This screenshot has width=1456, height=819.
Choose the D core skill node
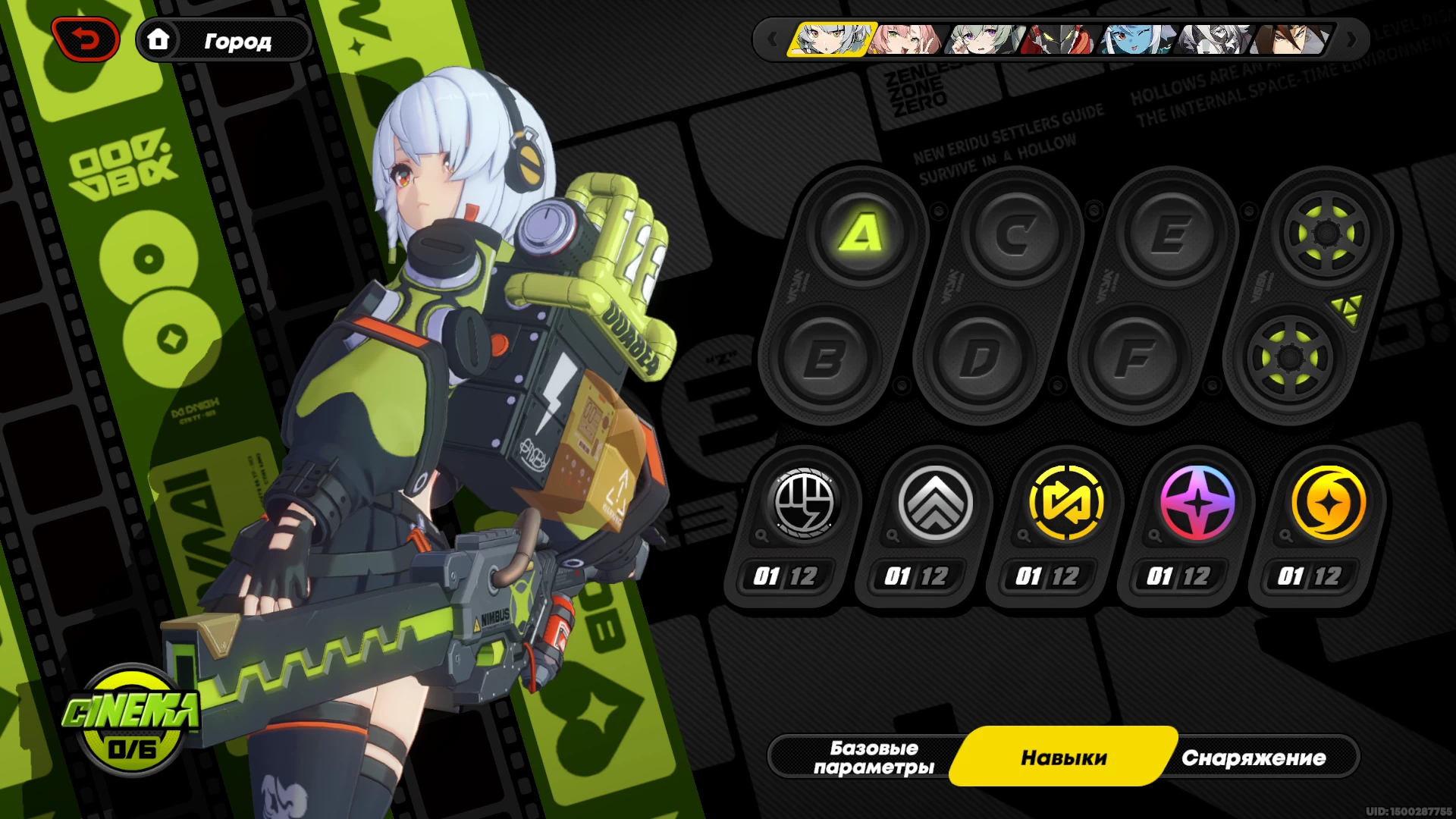[980, 358]
